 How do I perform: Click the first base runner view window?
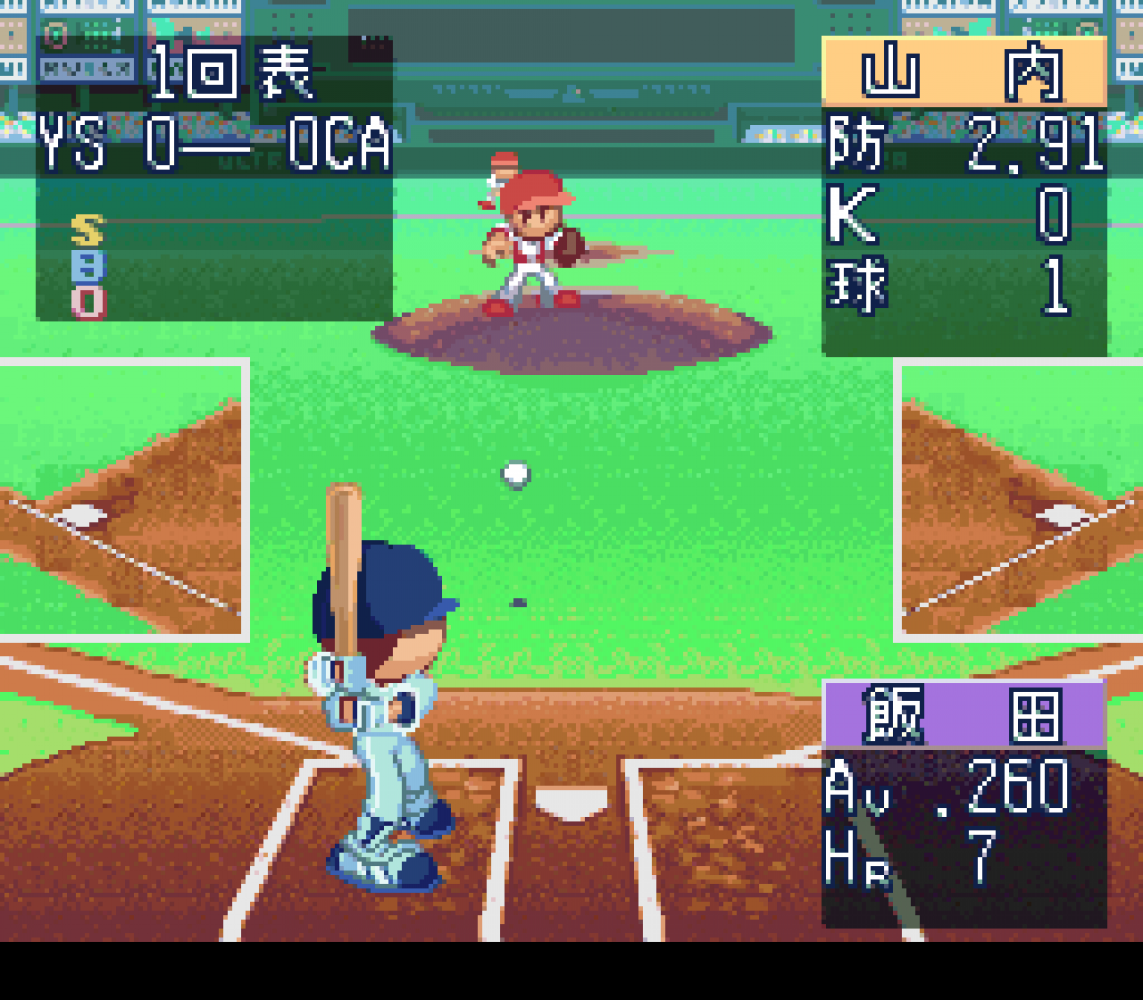click(1020, 500)
